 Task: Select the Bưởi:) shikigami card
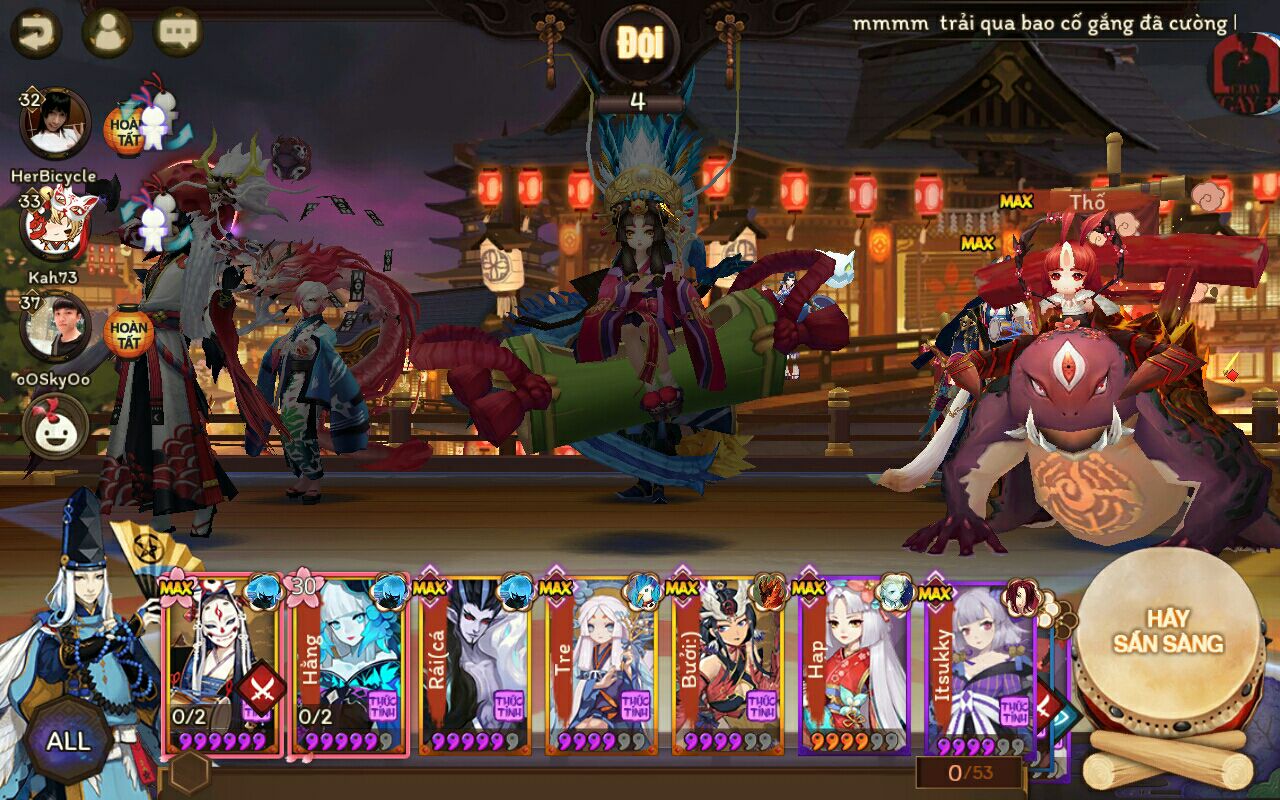click(727, 665)
